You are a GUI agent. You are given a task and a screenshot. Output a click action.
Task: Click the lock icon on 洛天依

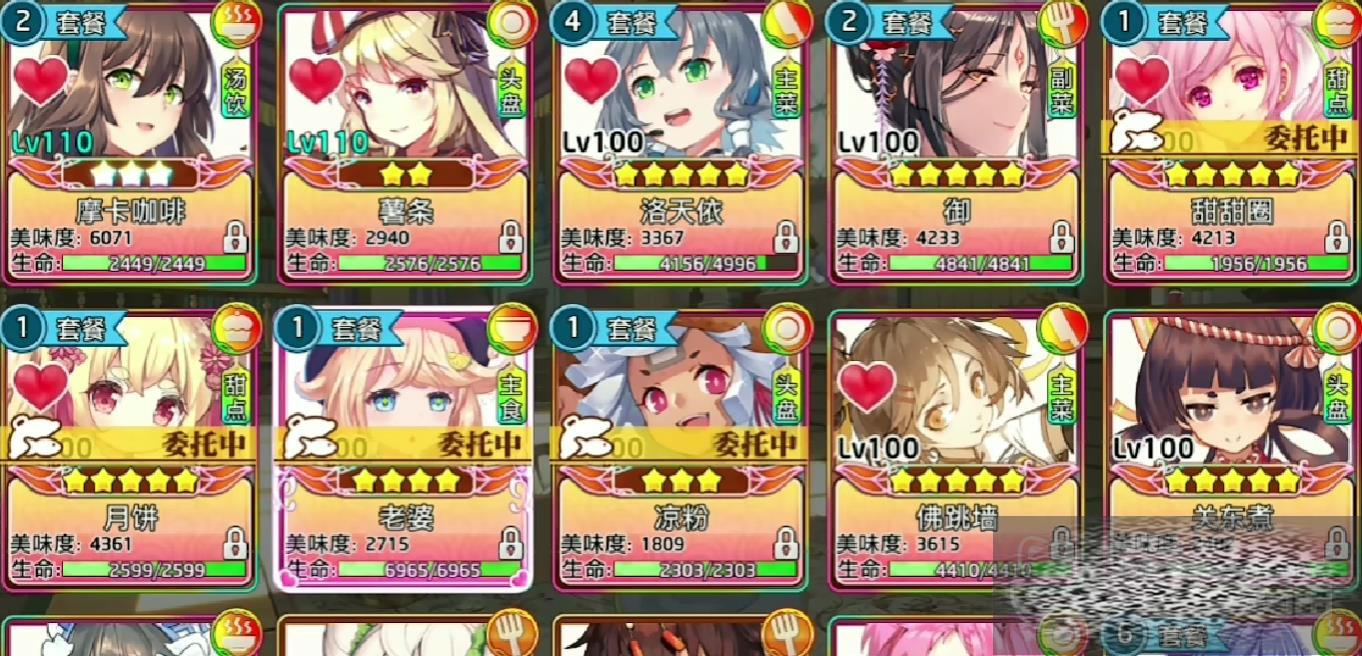click(786, 238)
